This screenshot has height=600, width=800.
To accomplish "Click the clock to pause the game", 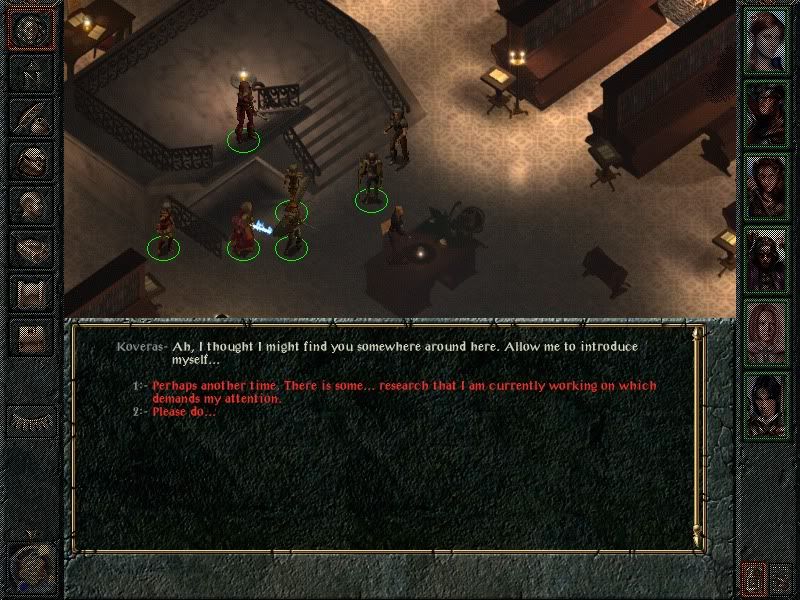I will pyautogui.click(x=30, y=567).
